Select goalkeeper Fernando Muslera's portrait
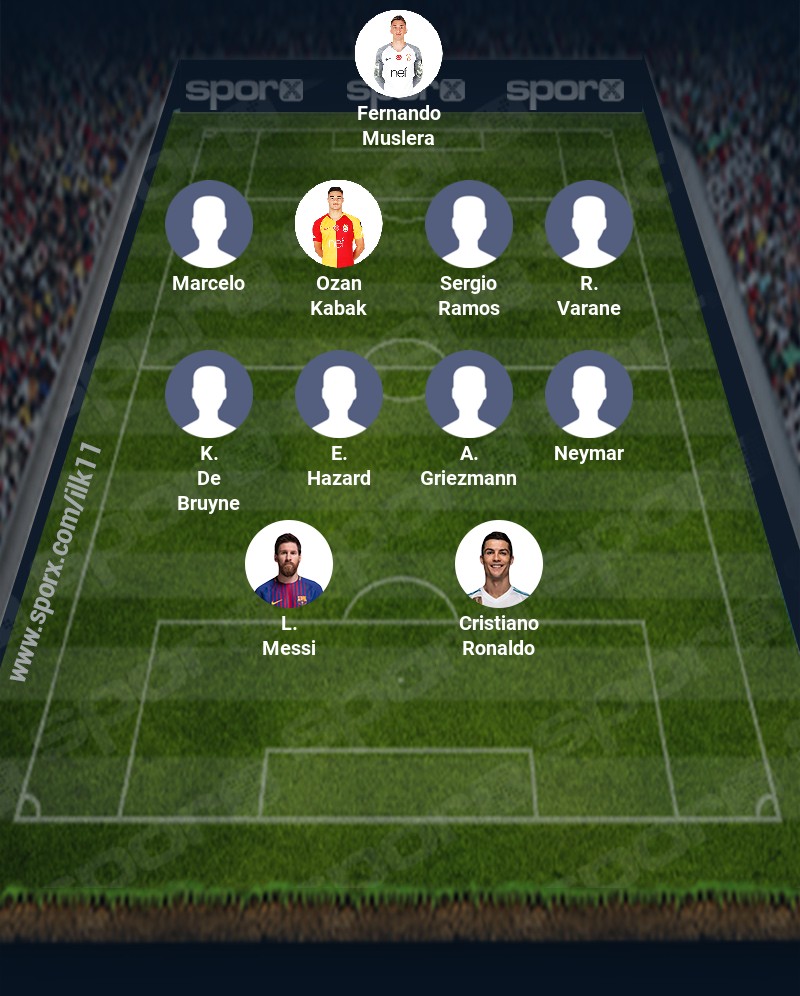The height and width of the screenshot is (996, 800). tap(399, 54)
